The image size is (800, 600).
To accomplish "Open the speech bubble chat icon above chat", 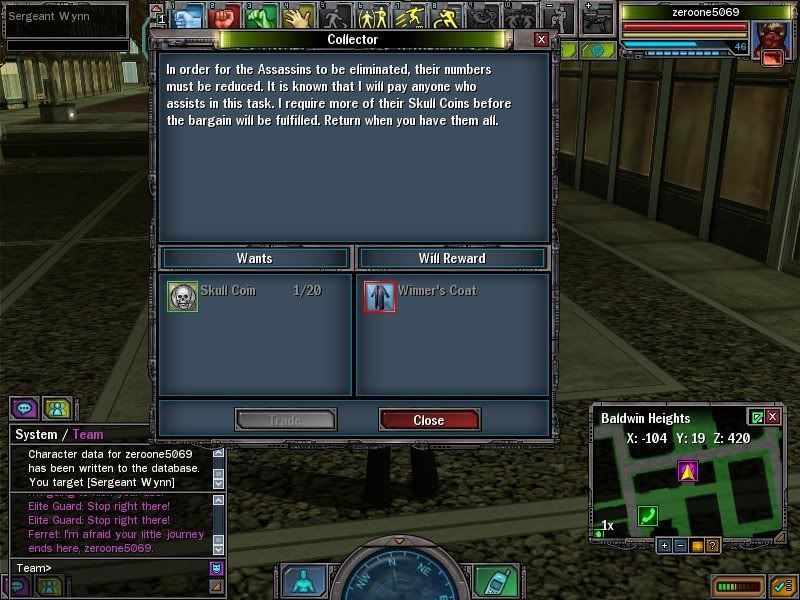I will (24, 408).
